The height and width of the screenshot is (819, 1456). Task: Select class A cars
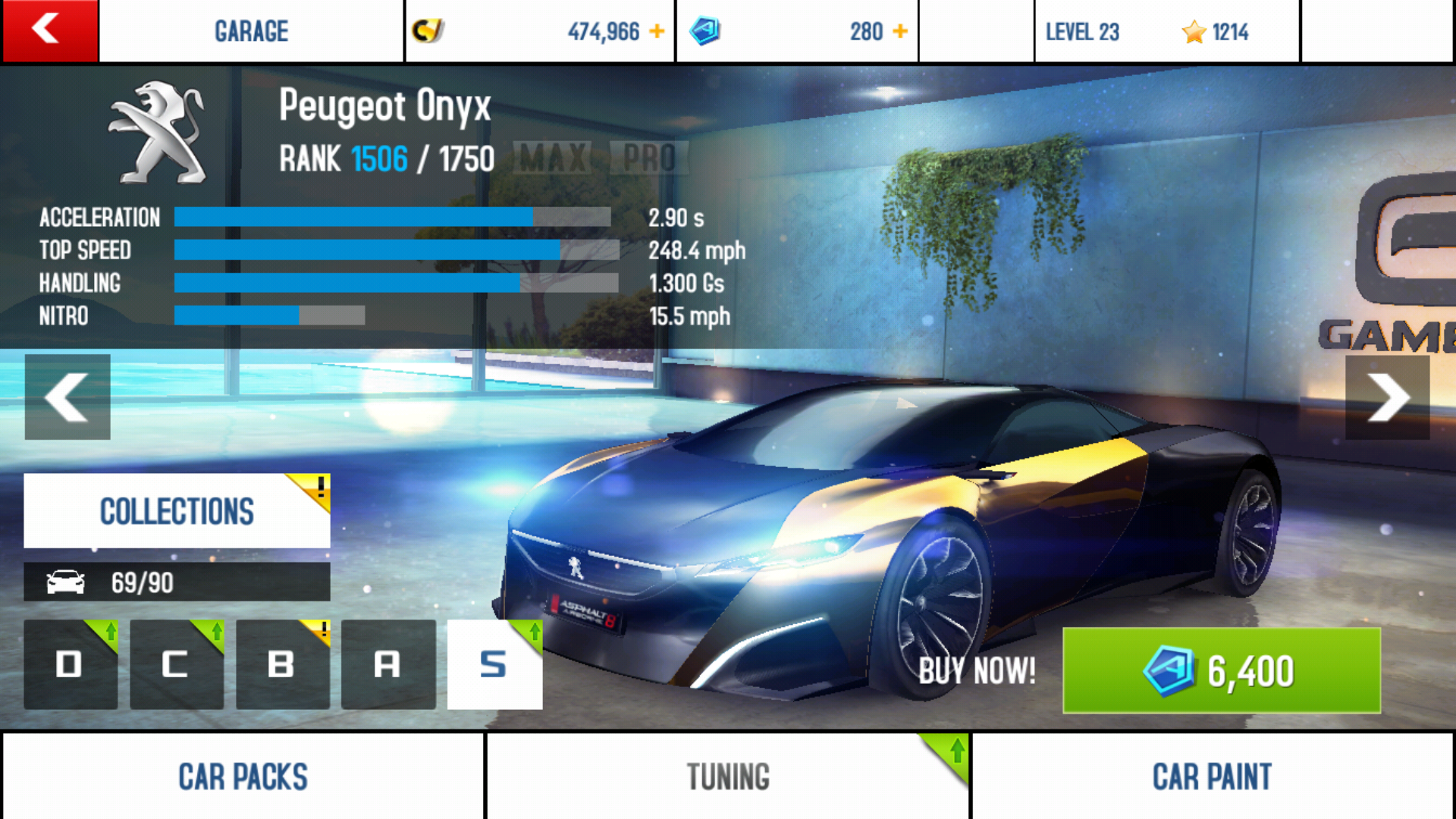coord(388,664)
